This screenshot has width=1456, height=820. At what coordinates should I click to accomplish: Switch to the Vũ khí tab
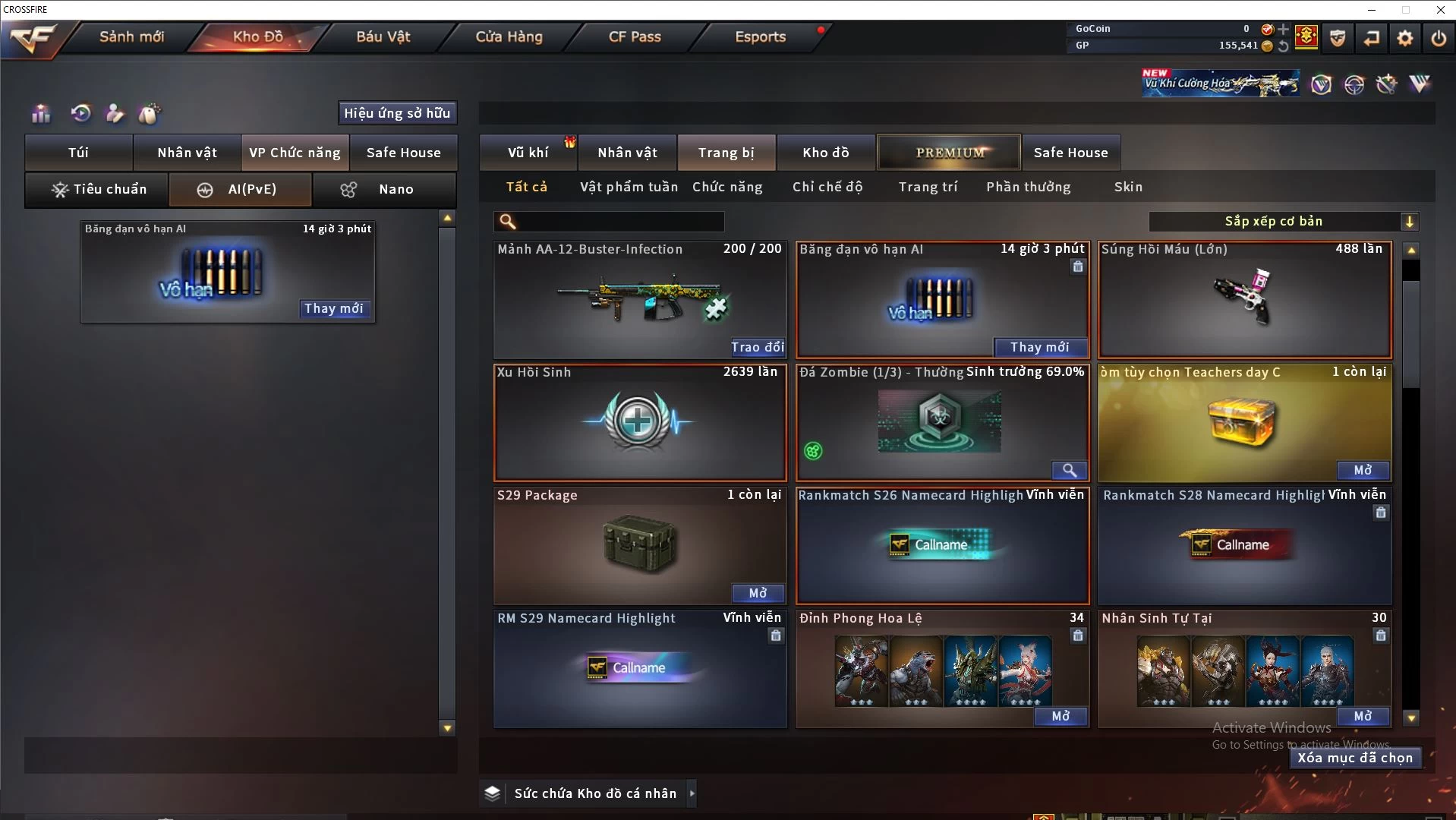(x=528, y=153)
